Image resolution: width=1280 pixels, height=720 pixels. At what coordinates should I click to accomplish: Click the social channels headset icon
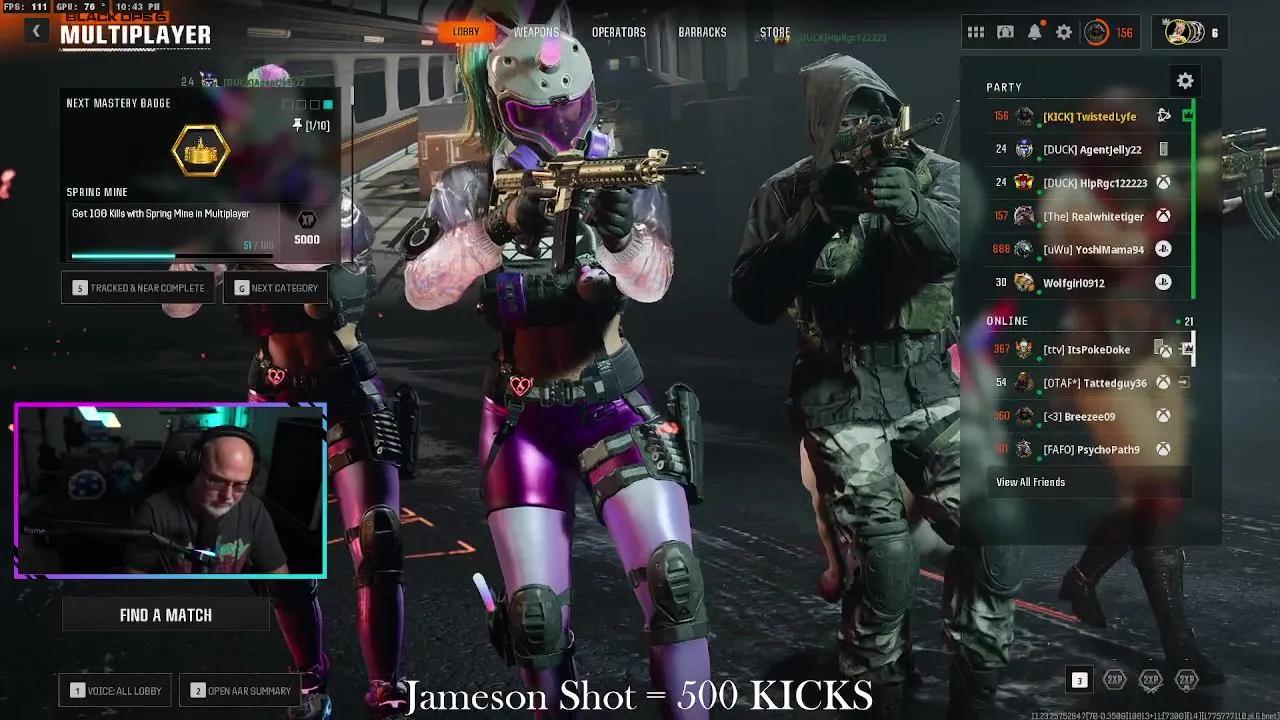1005,31
